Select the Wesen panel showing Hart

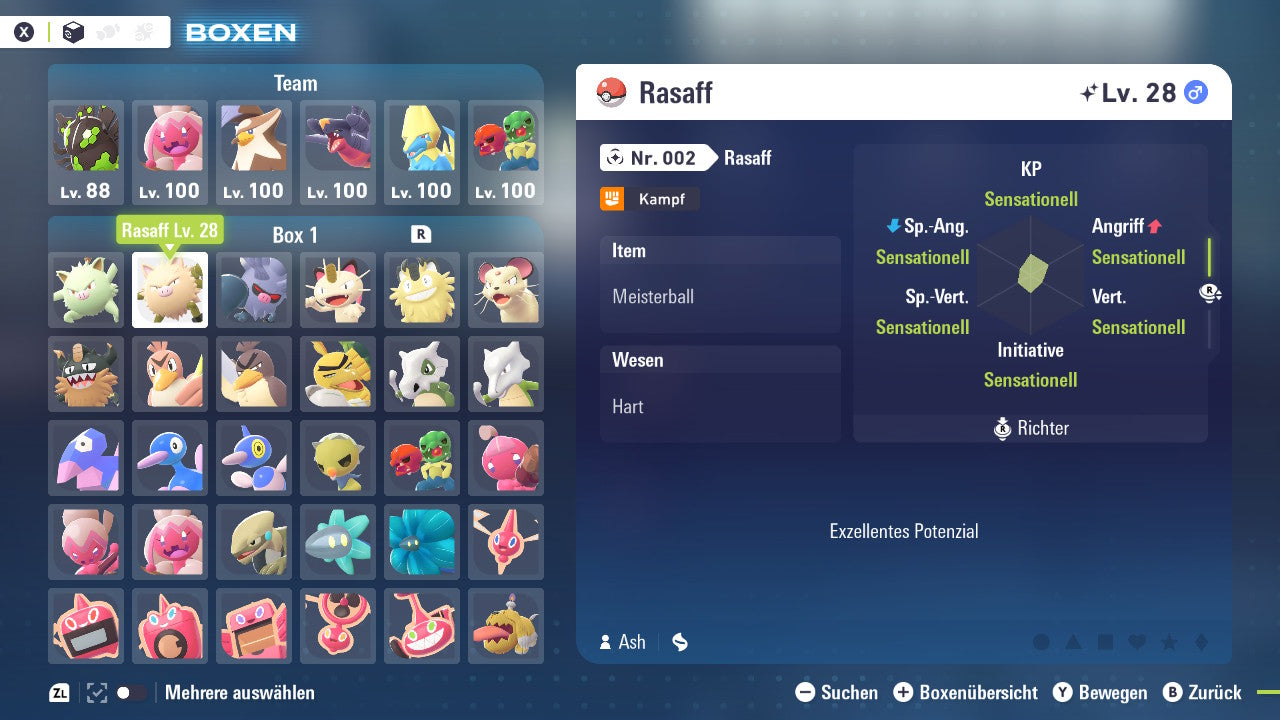(x=720, y=394)
